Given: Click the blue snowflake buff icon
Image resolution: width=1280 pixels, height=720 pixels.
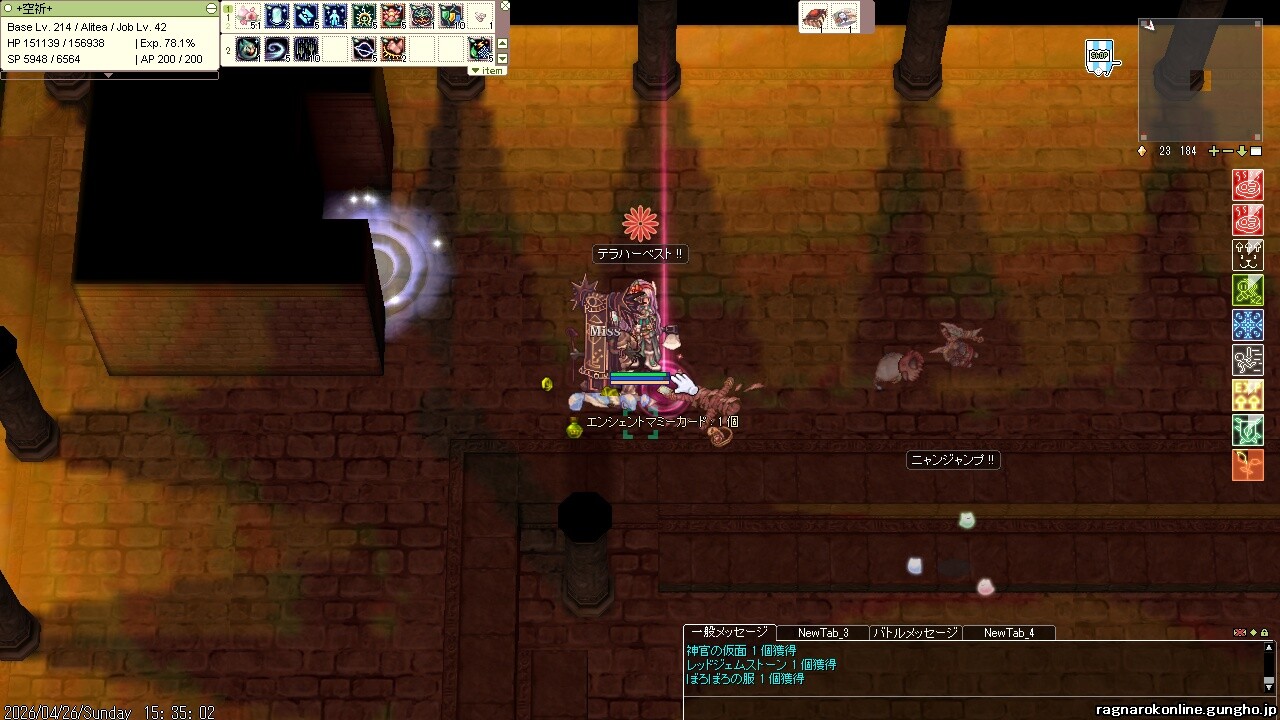Looking at the screenshot, I should tap(1247, 325).
